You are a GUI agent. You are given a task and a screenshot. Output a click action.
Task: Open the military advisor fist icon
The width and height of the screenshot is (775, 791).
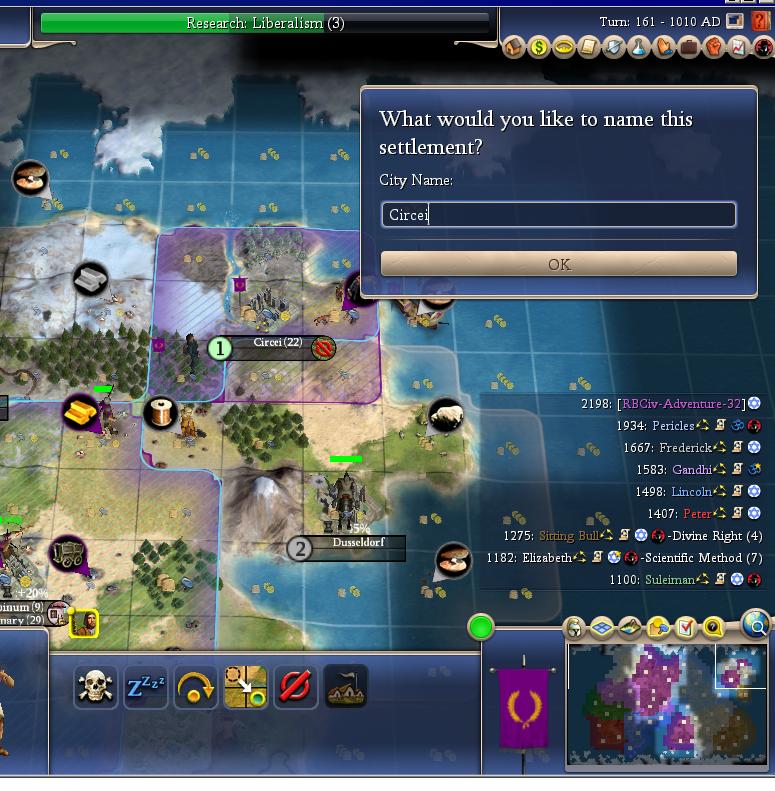pos(714,47)
